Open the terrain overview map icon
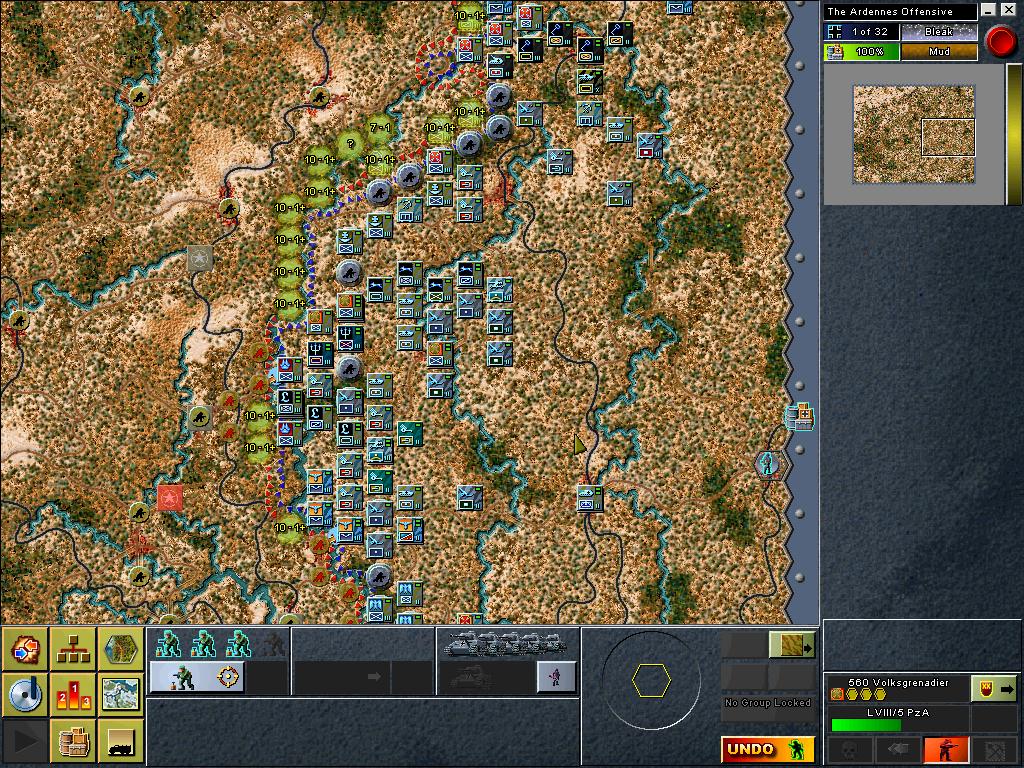Screen dimensions: 1024x768 tap(120, 695)
